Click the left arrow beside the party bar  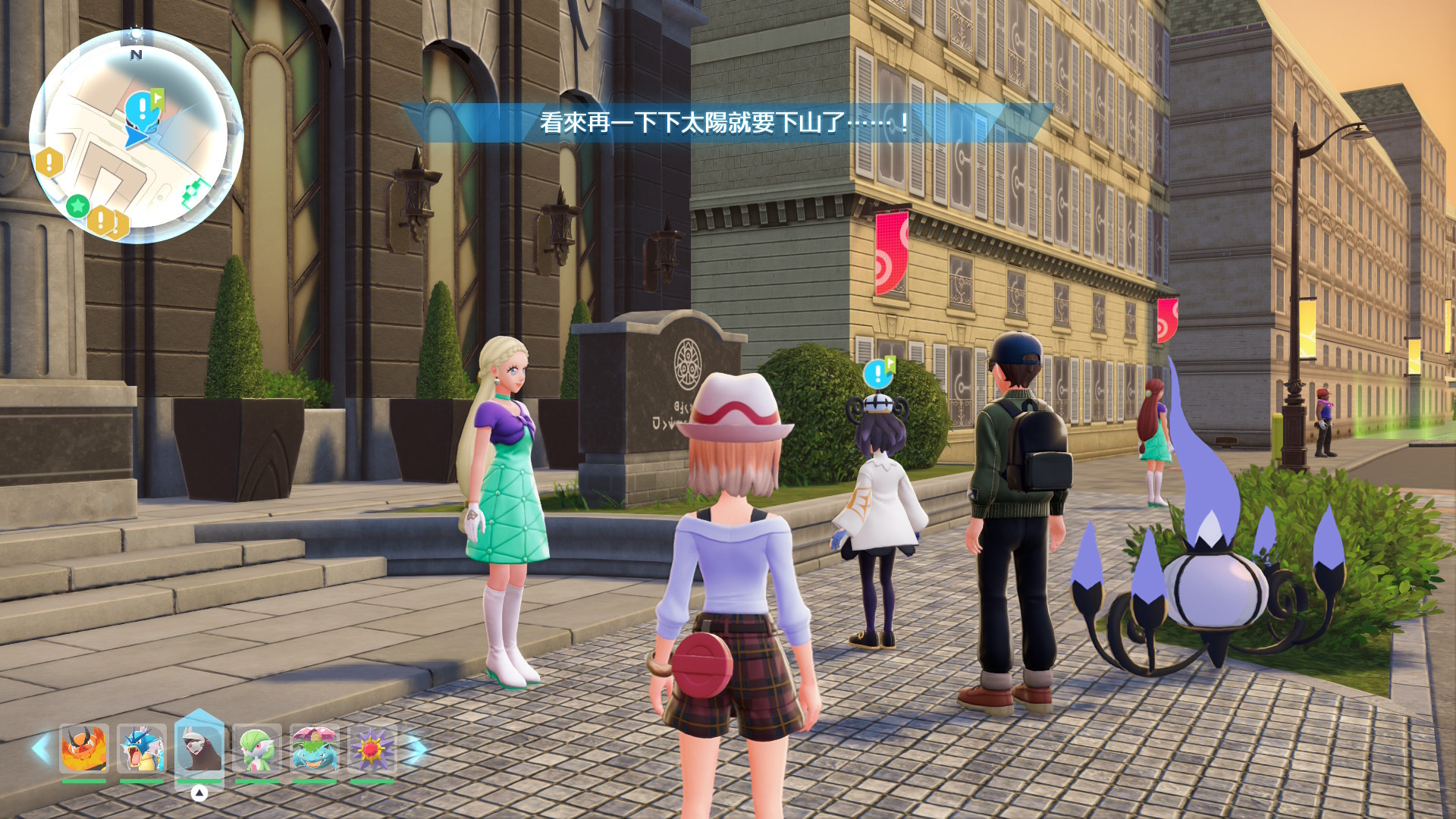tap(41, 748)
